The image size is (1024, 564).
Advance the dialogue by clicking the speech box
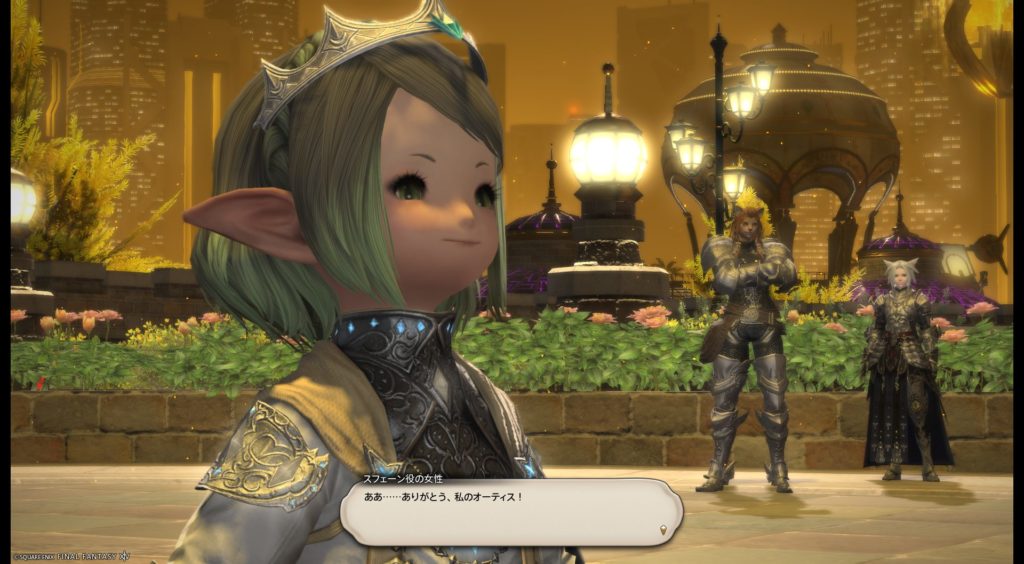tap(510, 512)
